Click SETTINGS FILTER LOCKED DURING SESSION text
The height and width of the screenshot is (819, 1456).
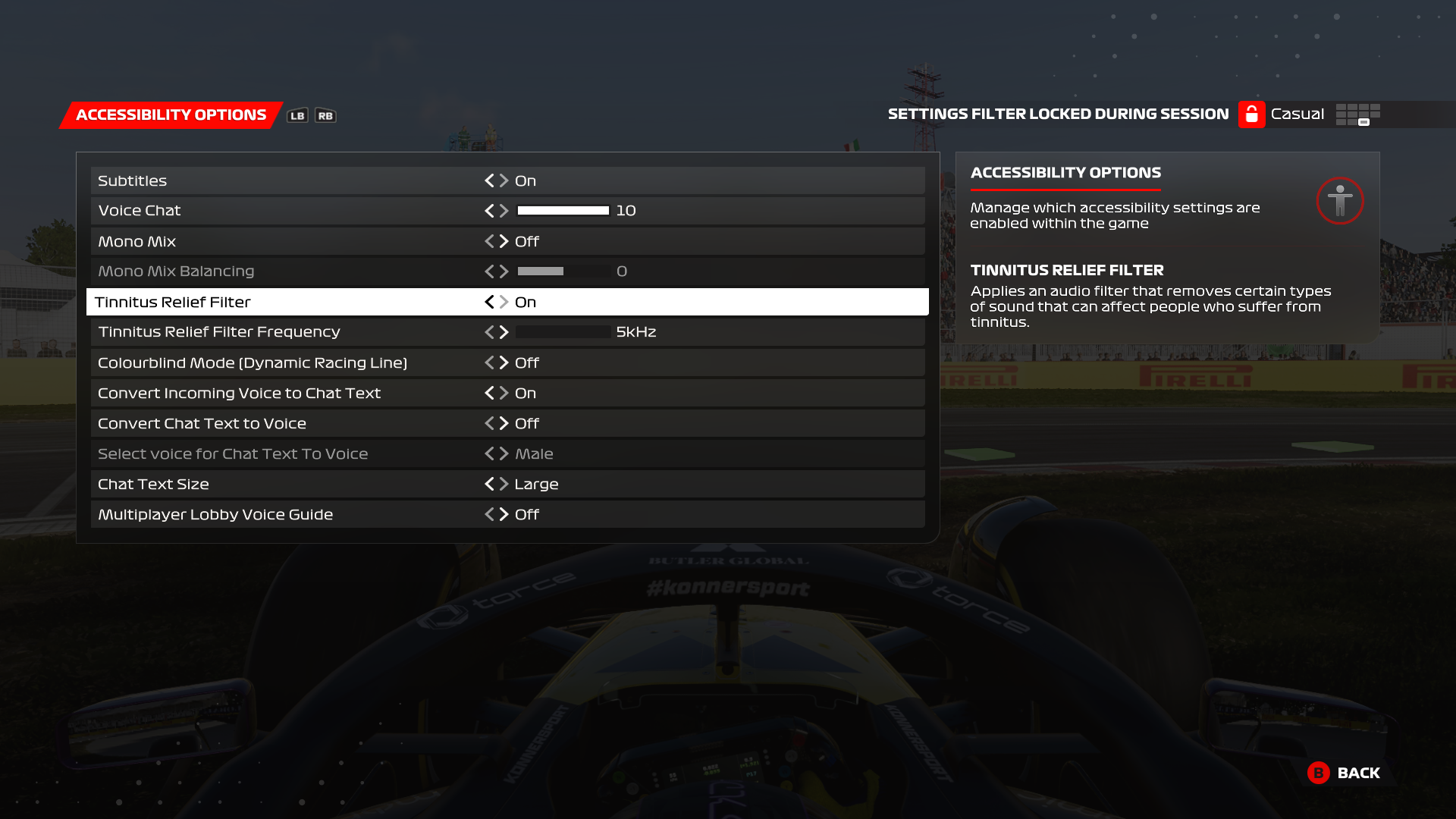1059,114
